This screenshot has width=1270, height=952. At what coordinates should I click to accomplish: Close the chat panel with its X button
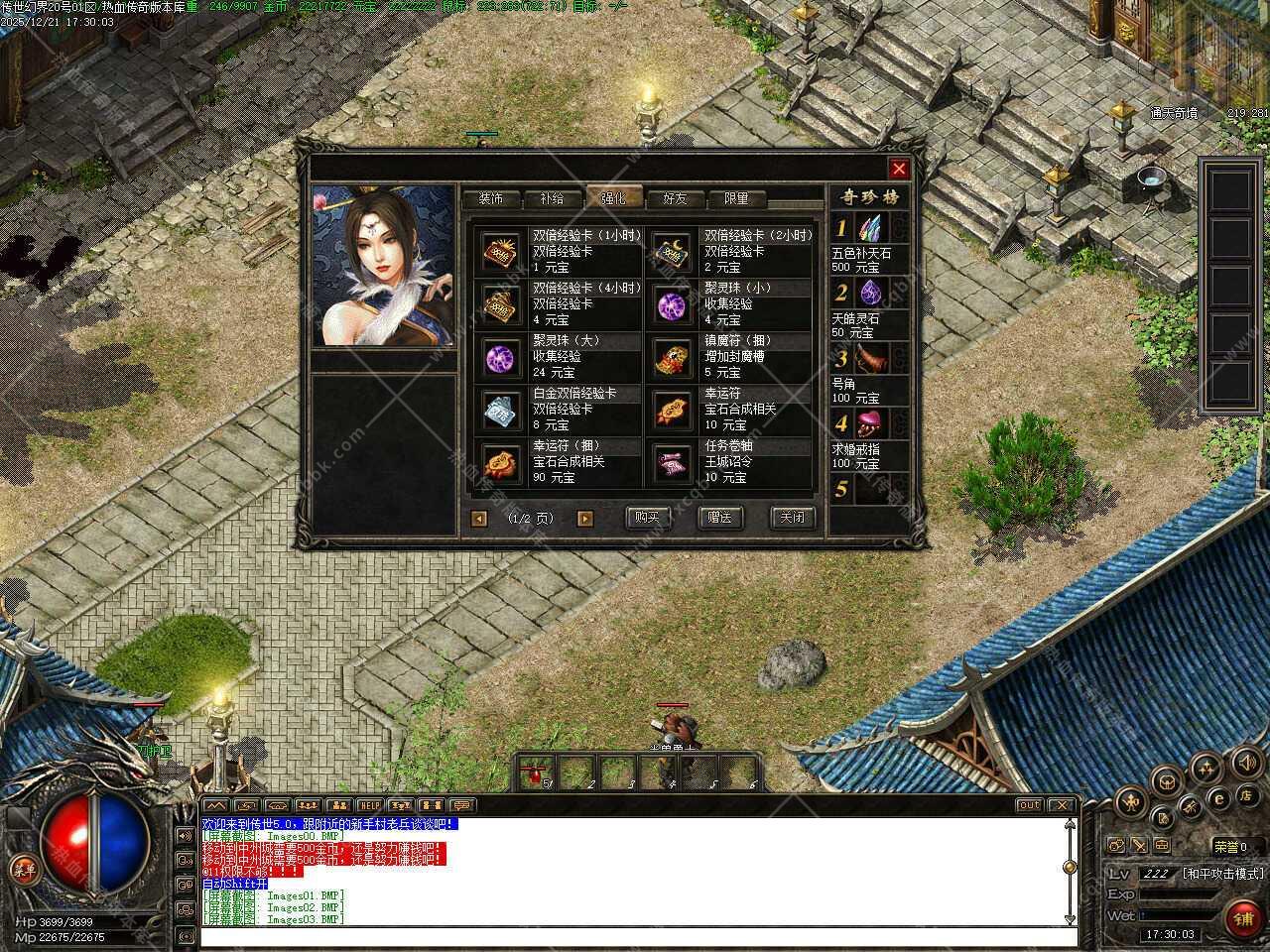pyautogui.click(x=1061, y=805)
